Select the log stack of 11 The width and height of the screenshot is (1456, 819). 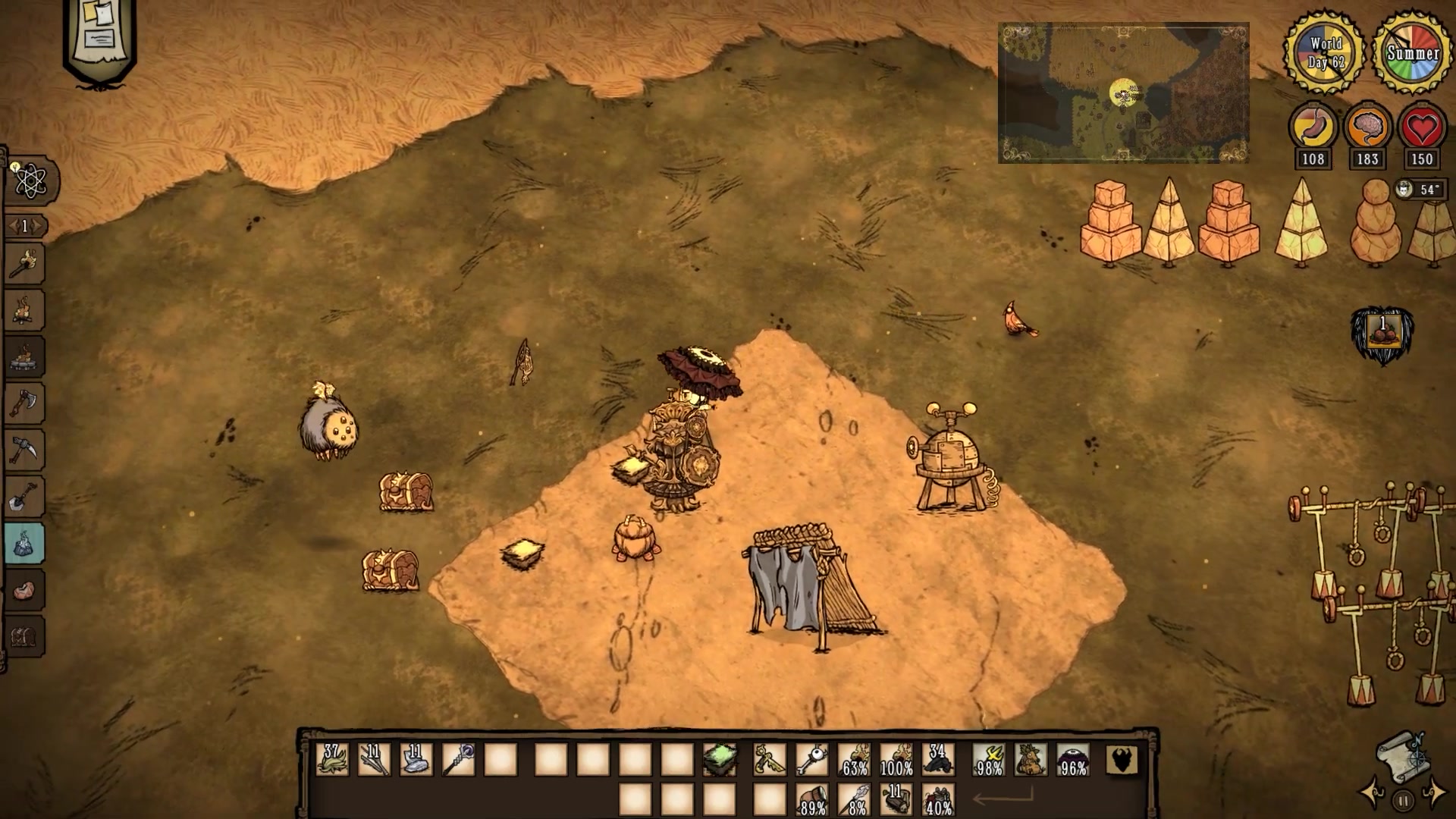point(896,800)
